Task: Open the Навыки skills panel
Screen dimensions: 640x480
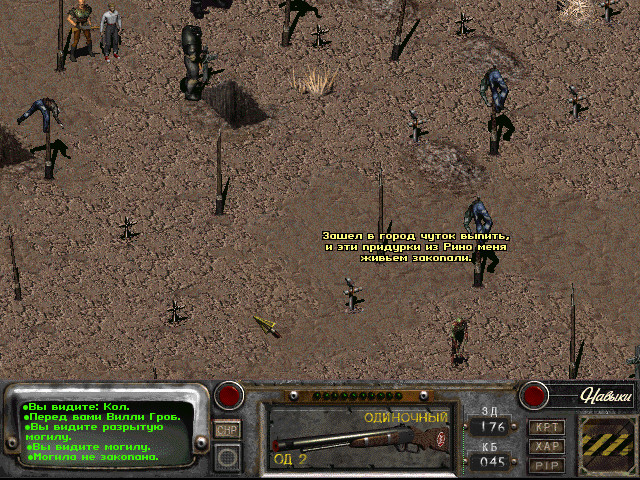Action: click(607, 396)
